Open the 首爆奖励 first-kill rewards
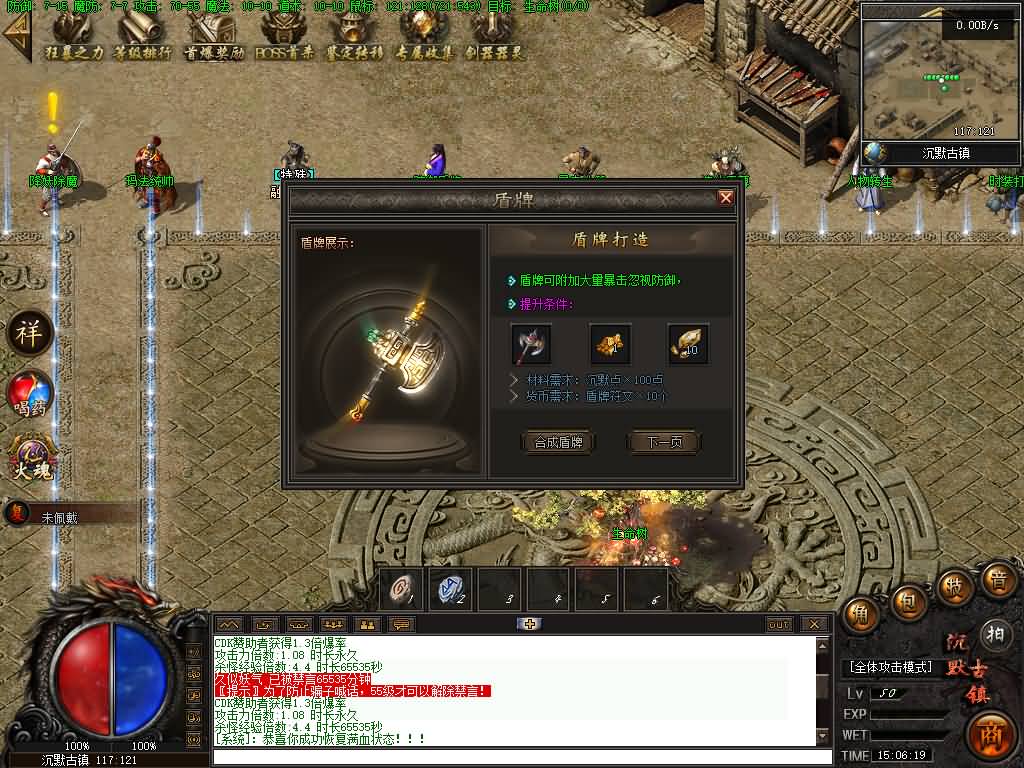This screenshot has height=768, width=1024. click(214, 35)
